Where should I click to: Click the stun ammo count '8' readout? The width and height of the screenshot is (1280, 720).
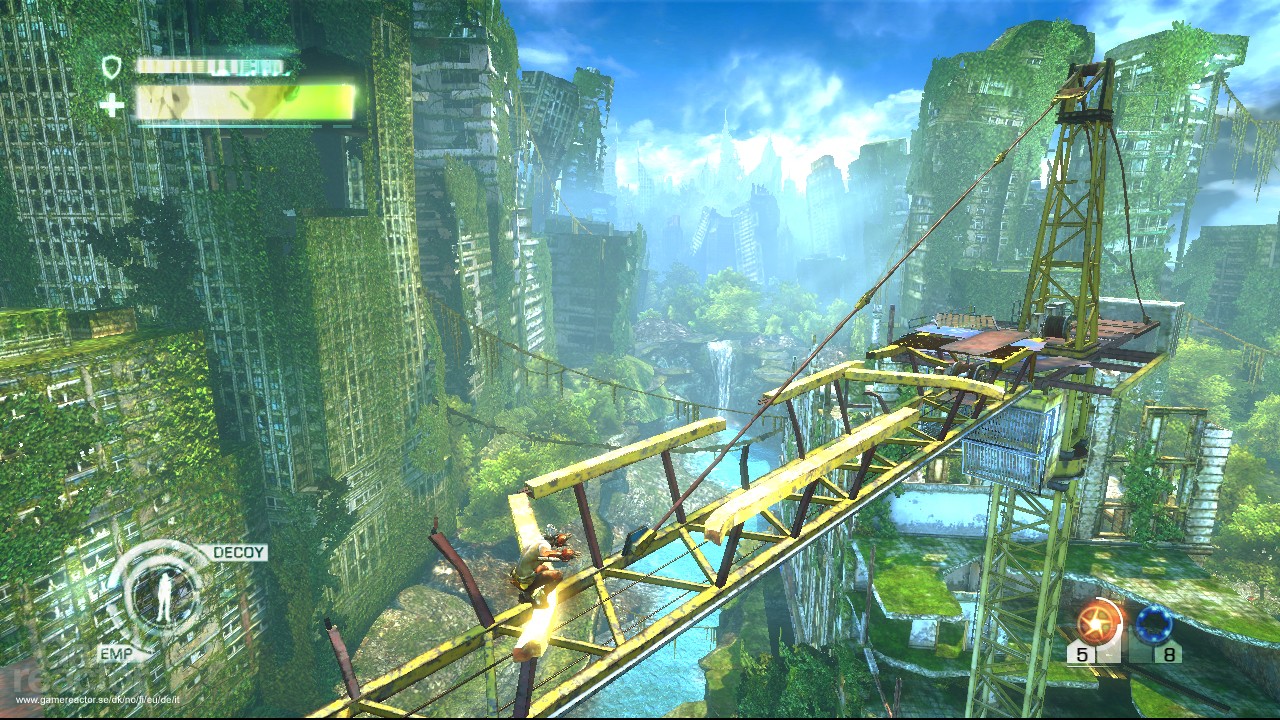1170,653
